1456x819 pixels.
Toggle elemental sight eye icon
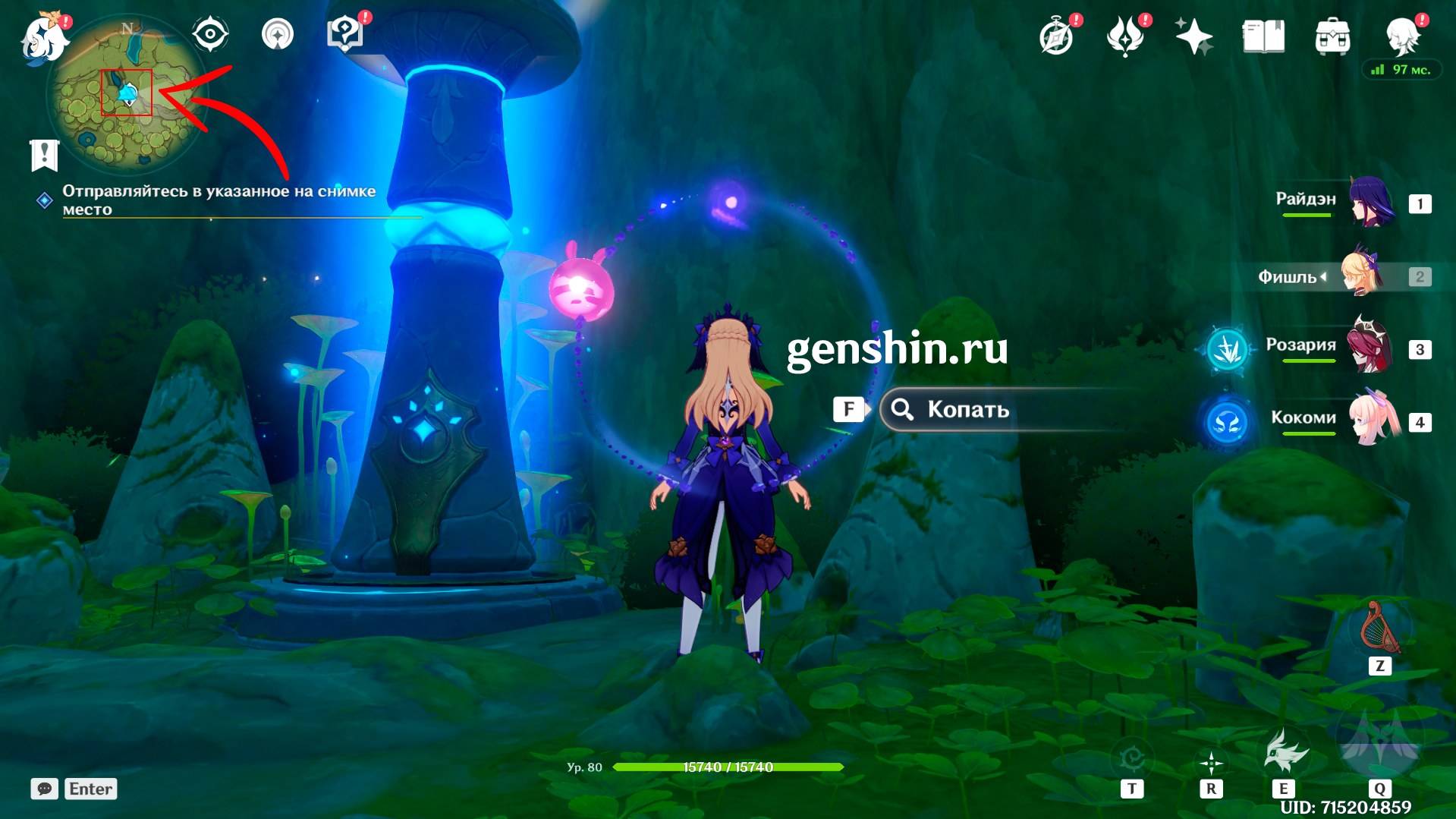[209, 35]
